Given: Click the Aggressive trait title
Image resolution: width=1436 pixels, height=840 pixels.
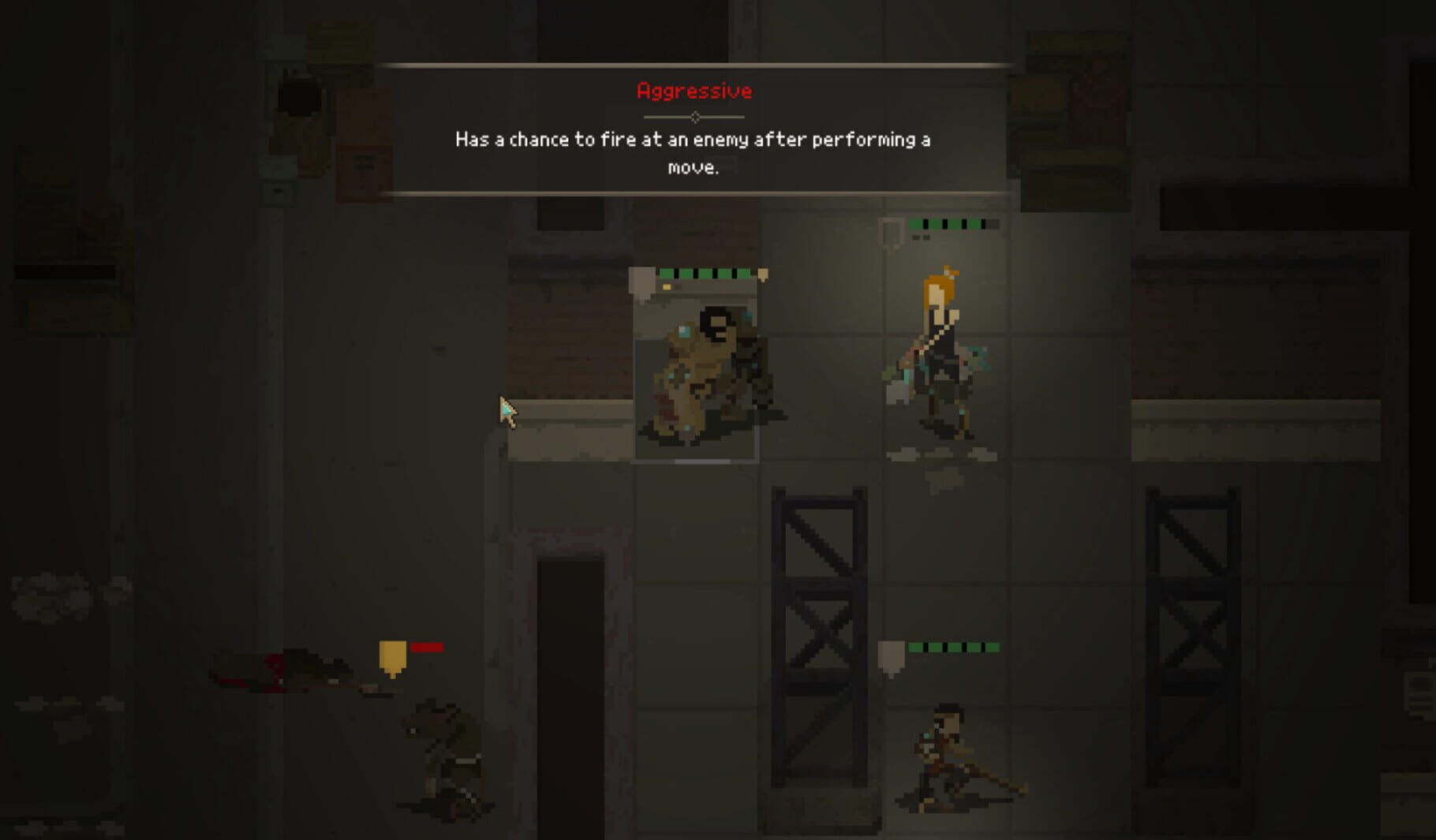Looking at the screenshot, I should (x=694, y=89).
